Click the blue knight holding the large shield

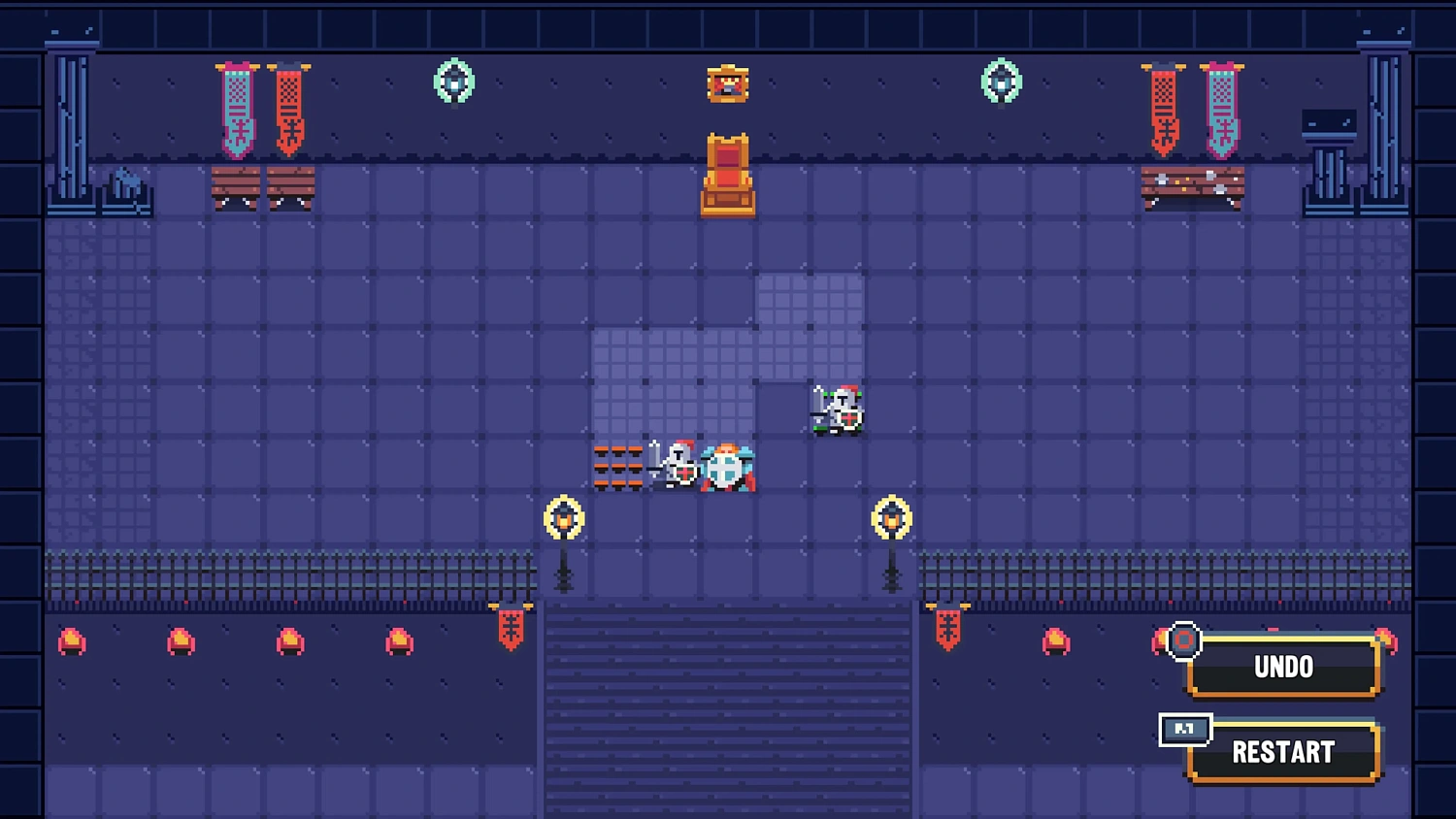tap(726, 468)
